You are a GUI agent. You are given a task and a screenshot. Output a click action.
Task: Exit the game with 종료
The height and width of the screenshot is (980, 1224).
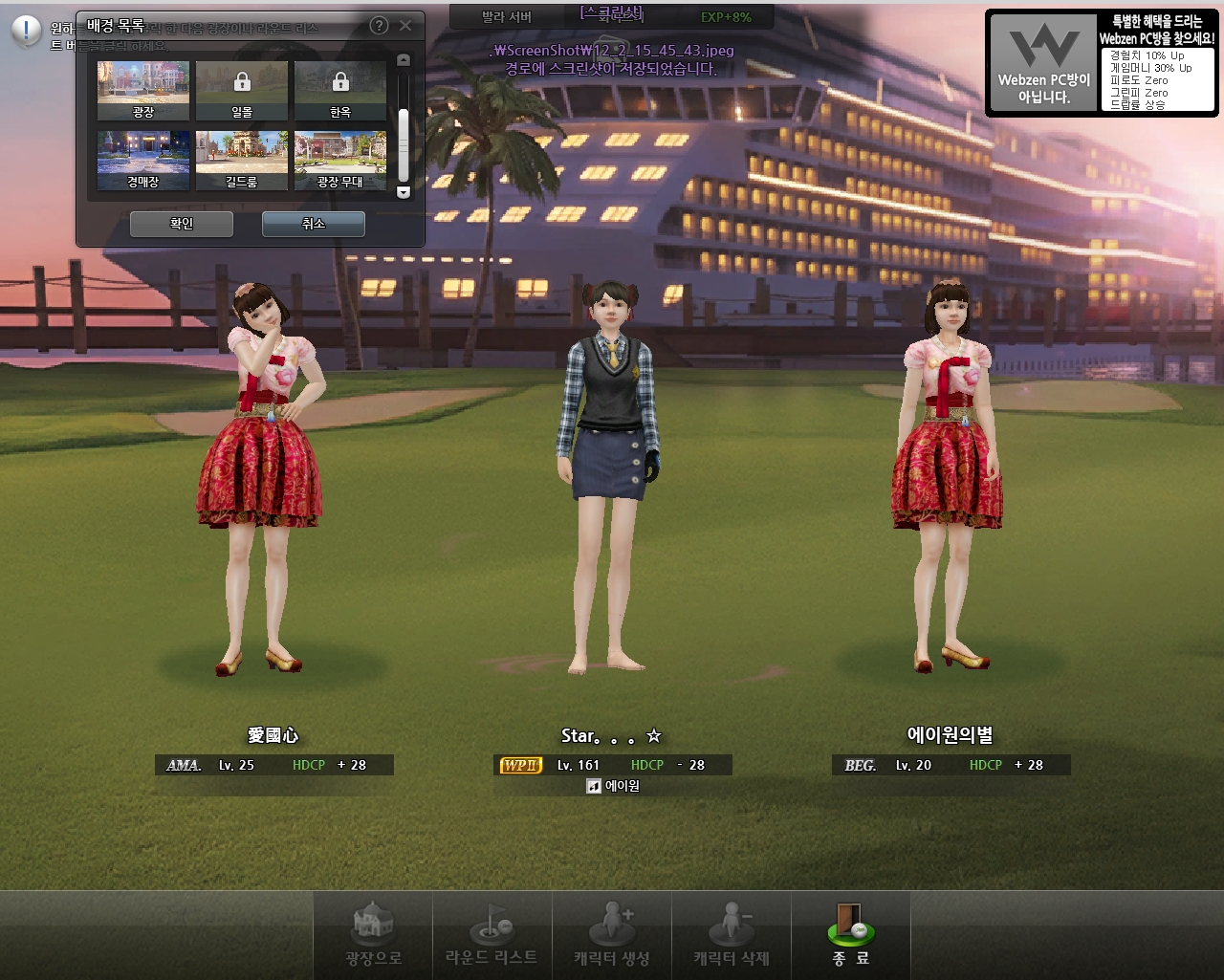[x=851, y=935]
